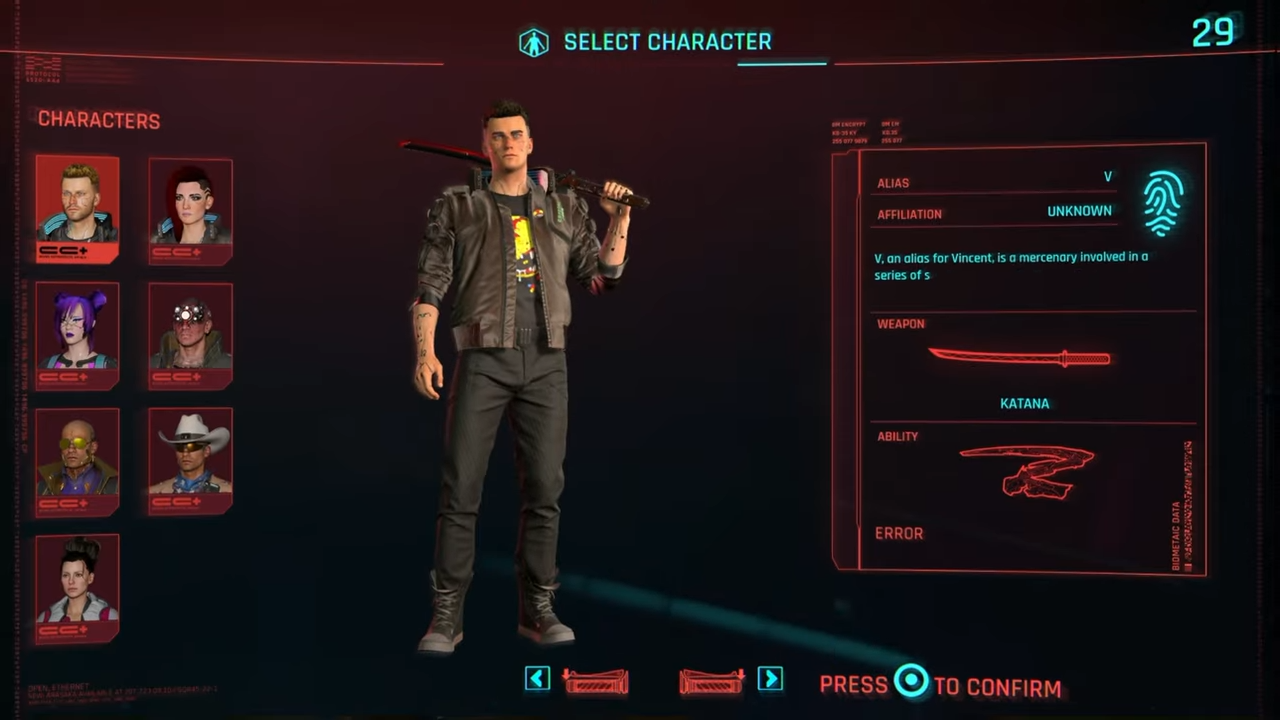This screenshot has height=720, width=1280.
Task: Select the red-haired female character portrait
Action: pyautogui.click(x=190, y=208)
